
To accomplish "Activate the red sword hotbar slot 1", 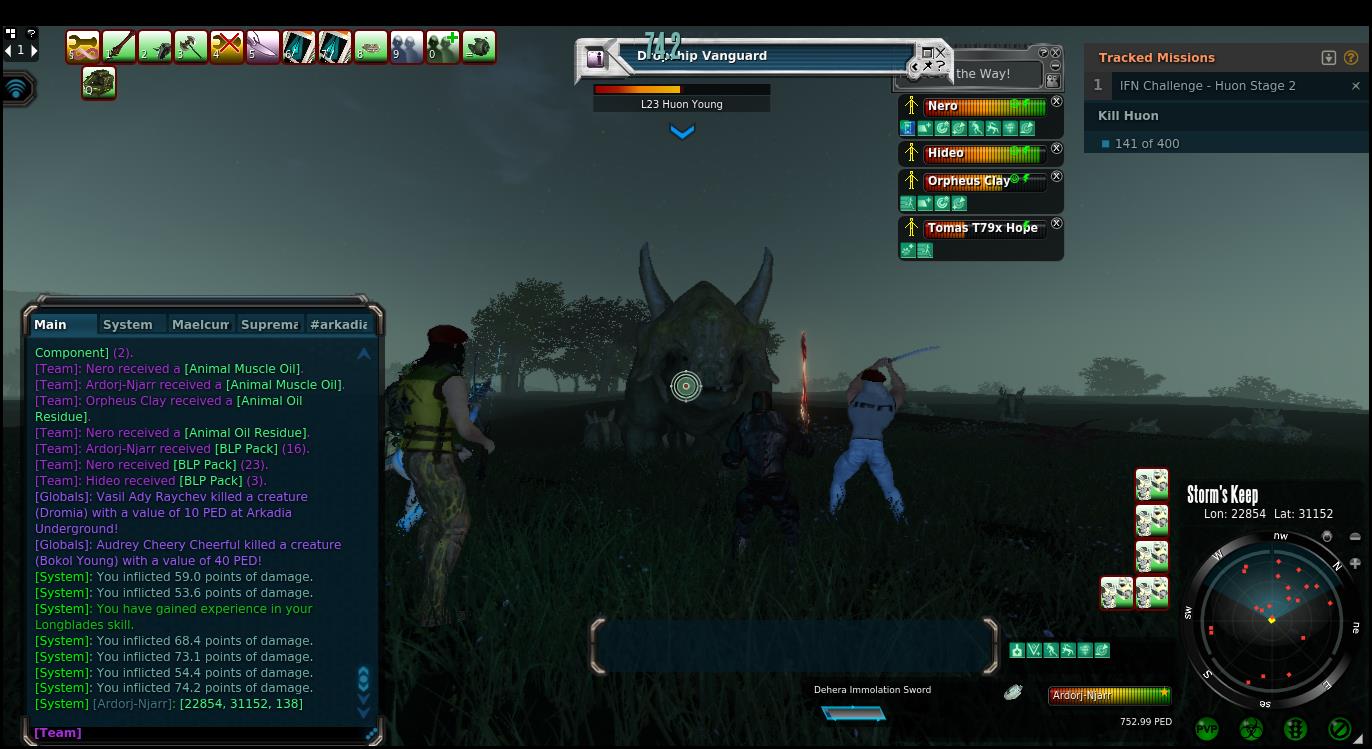I will [x=119, y=46].
